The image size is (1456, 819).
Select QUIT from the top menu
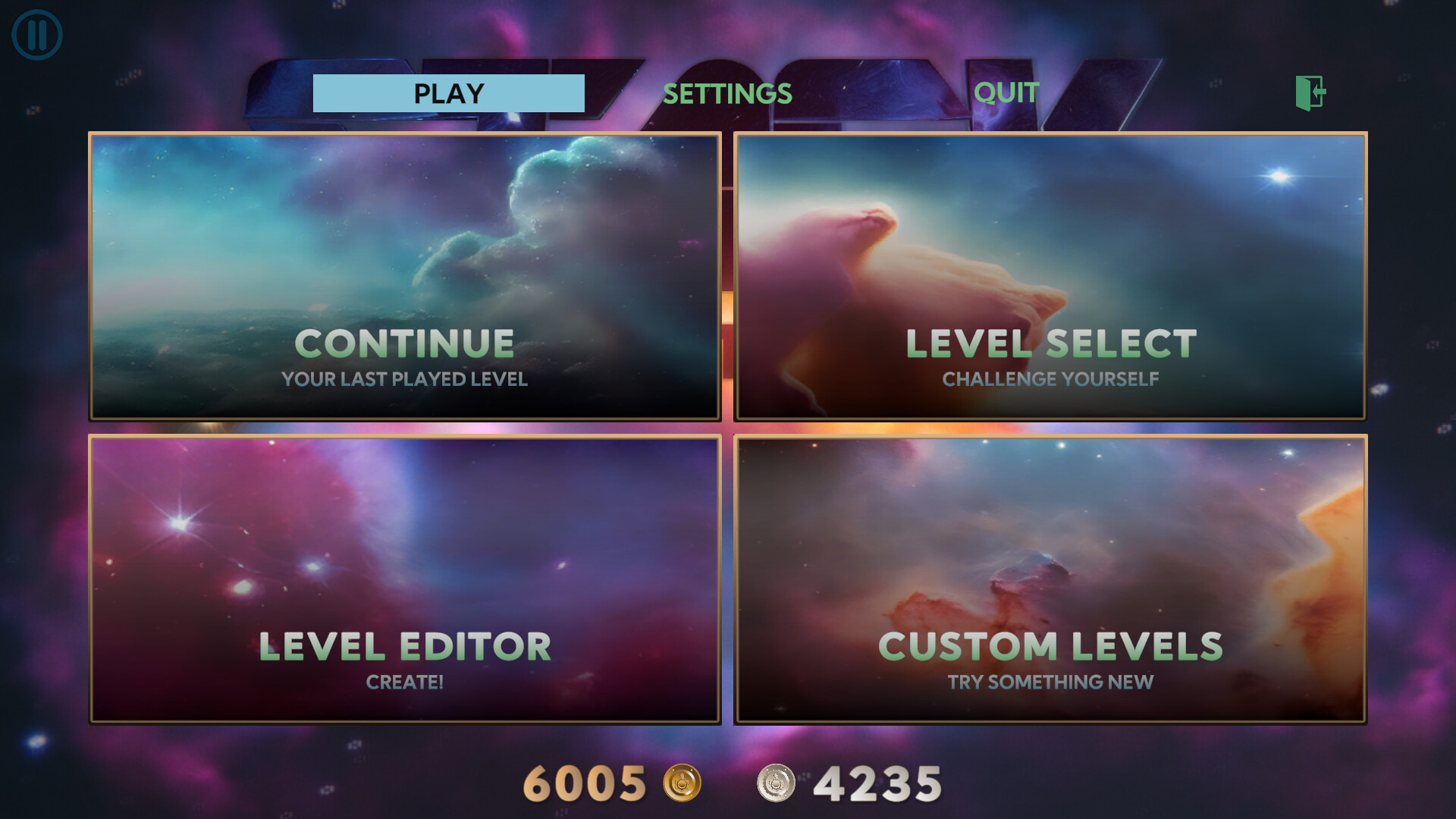pos(1006,93)
